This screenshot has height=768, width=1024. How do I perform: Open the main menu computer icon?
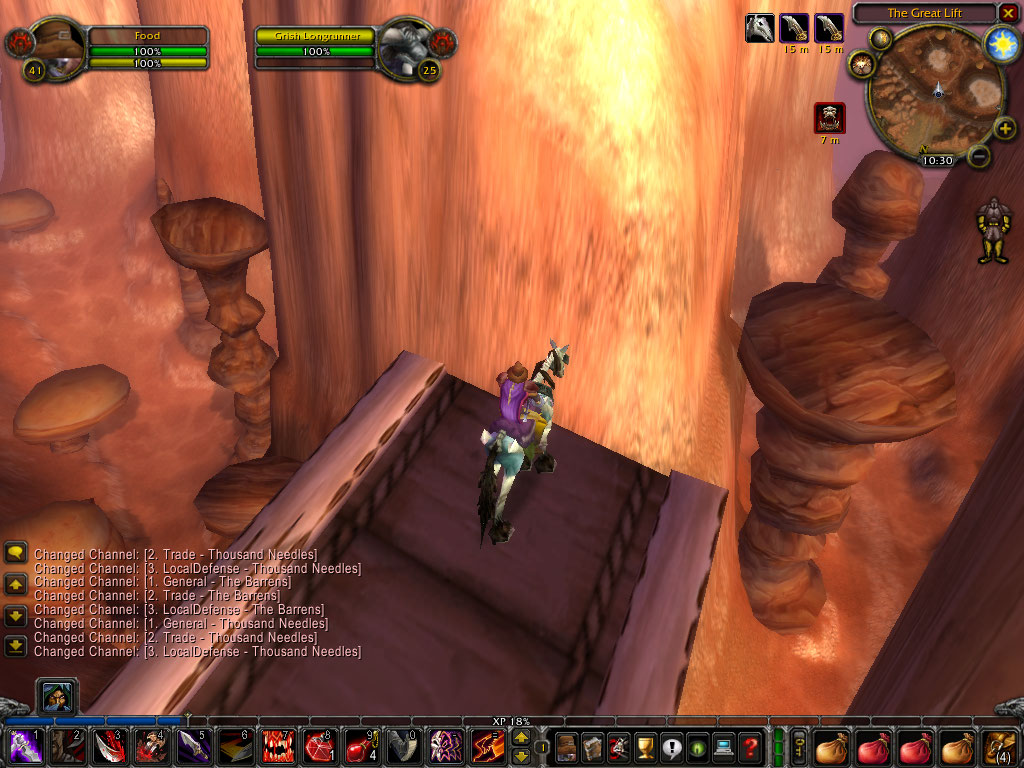(x=724, y=746)
